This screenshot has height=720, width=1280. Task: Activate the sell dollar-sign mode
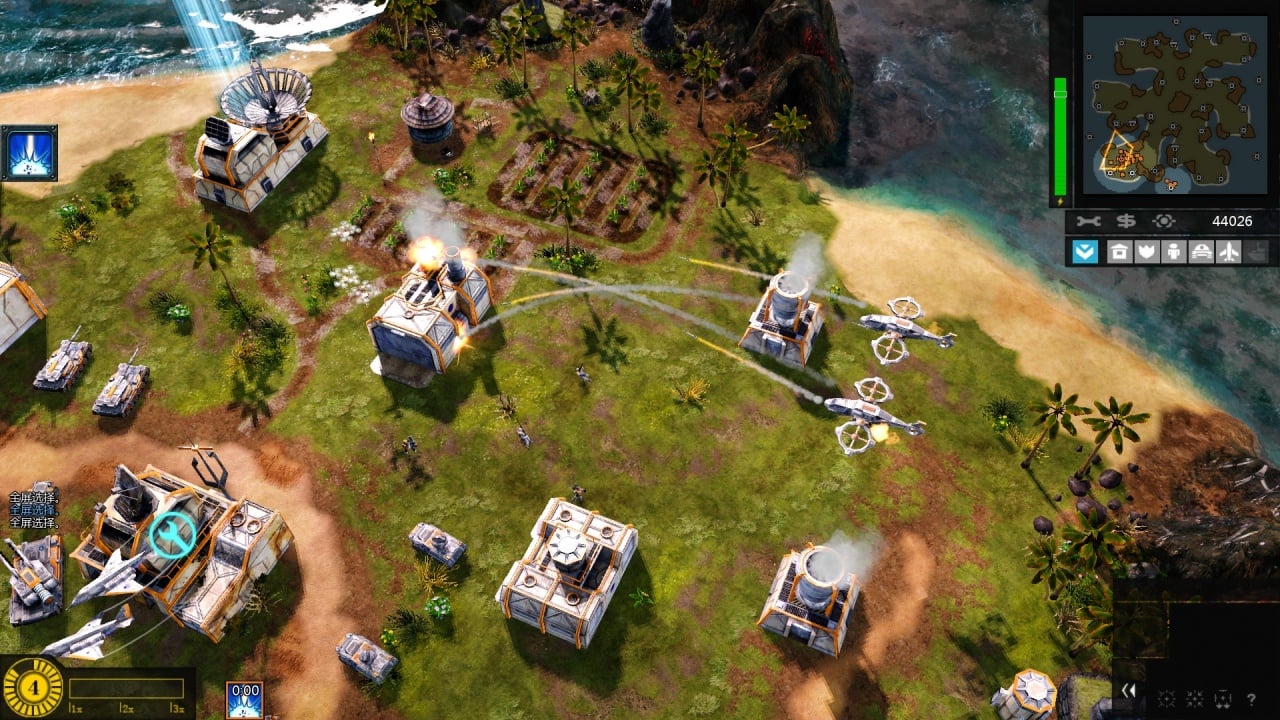point(1128,221)
